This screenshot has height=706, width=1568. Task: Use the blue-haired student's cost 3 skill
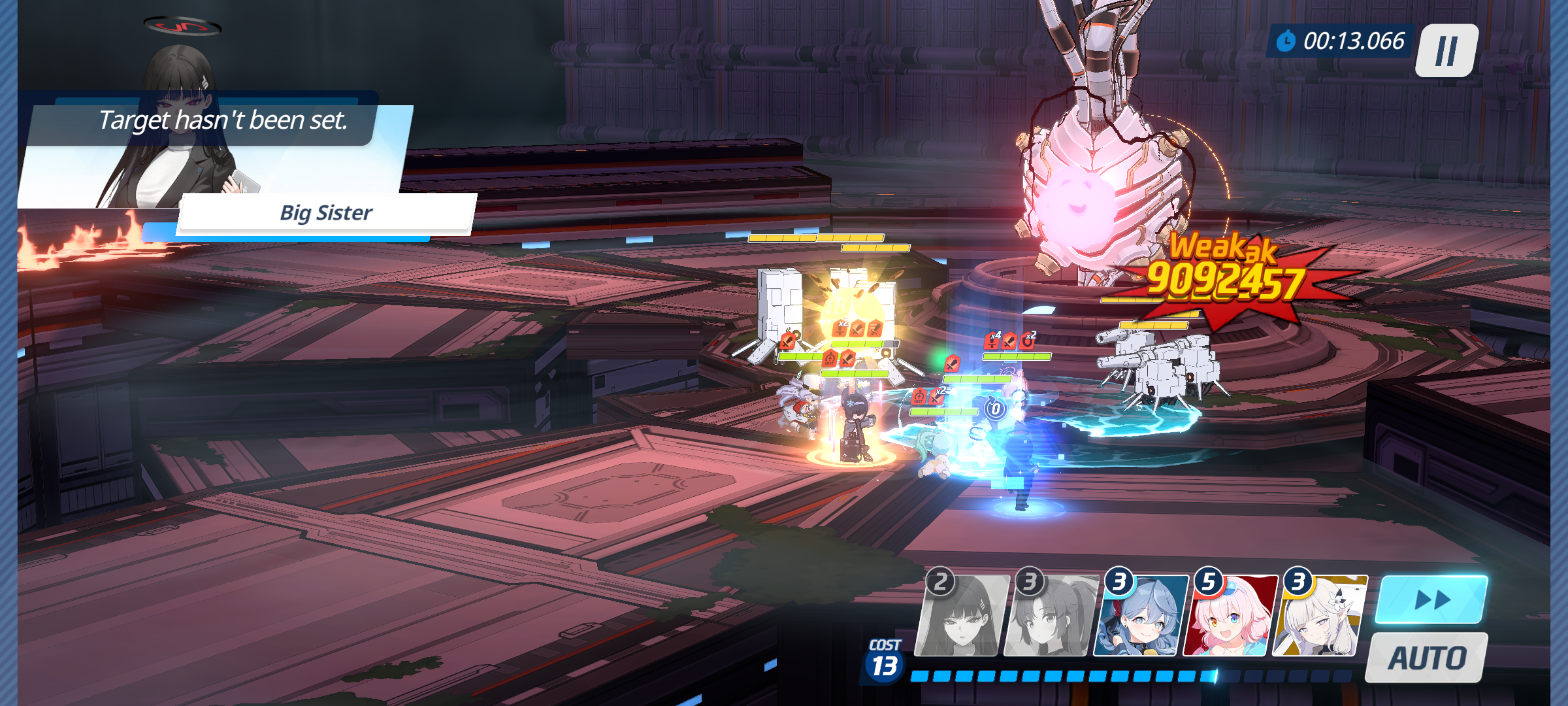[x=1140, y=616]
